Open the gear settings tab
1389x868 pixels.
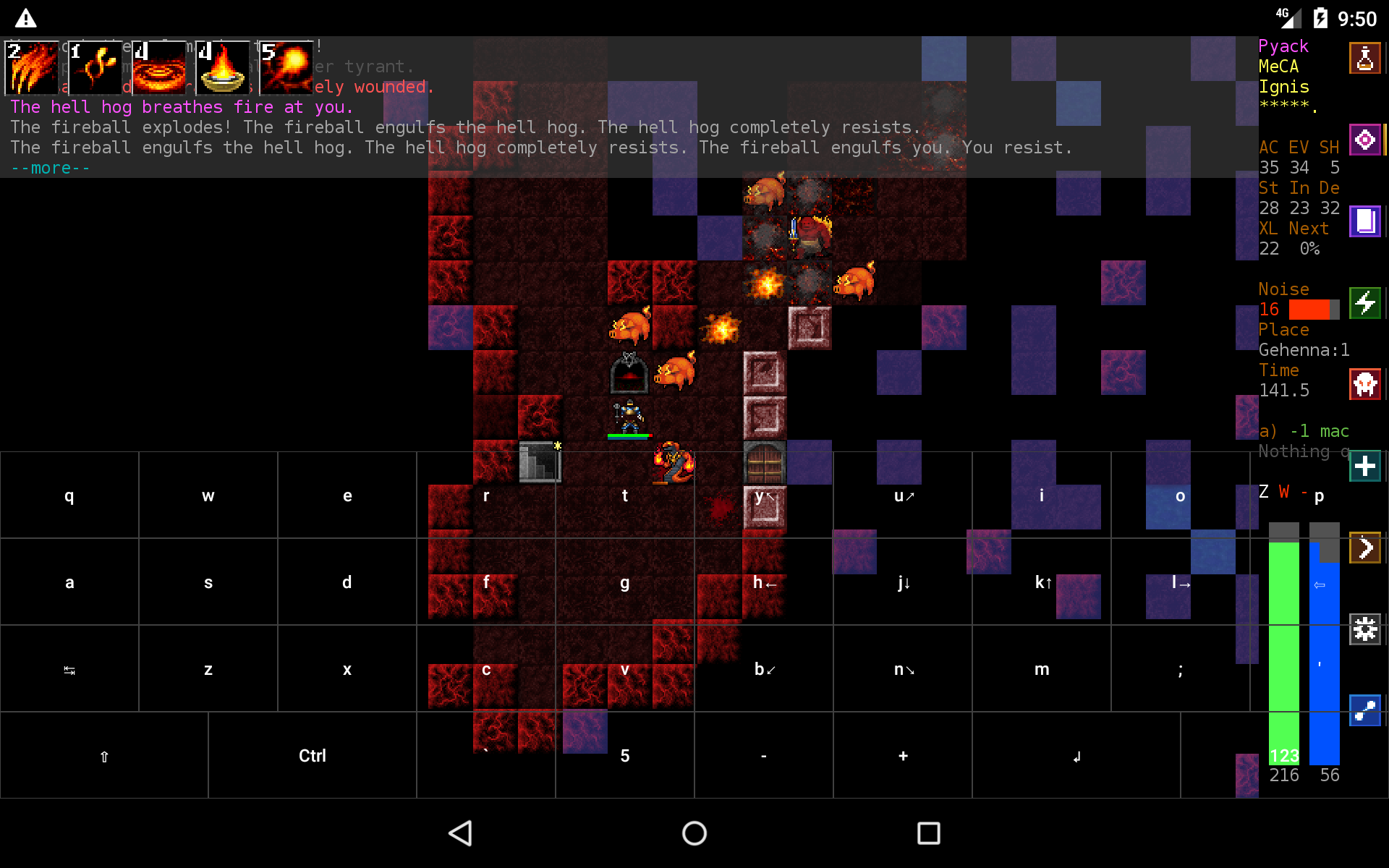tap(1365, 629)
